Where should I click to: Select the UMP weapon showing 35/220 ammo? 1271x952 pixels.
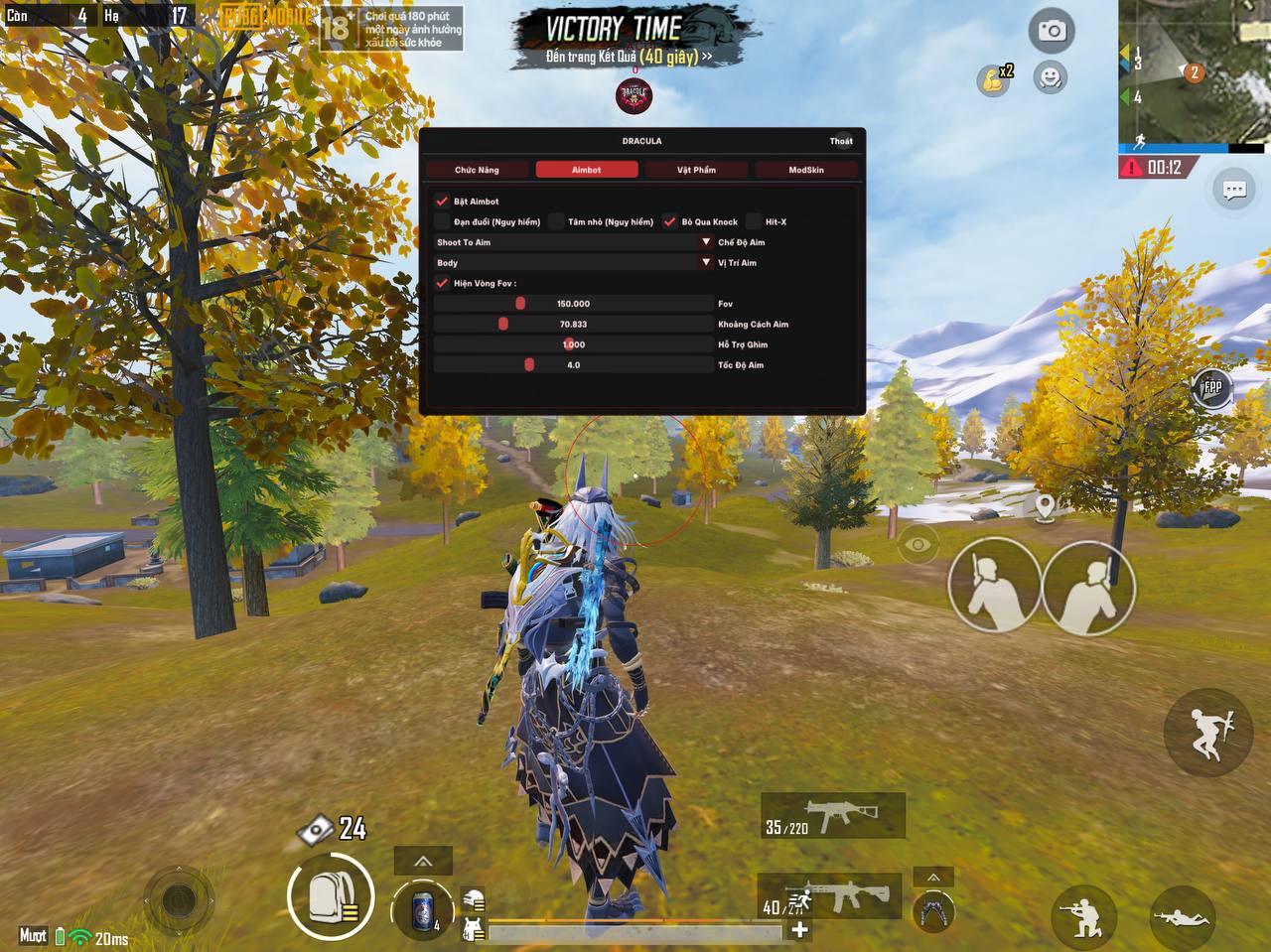coord(831,814)
